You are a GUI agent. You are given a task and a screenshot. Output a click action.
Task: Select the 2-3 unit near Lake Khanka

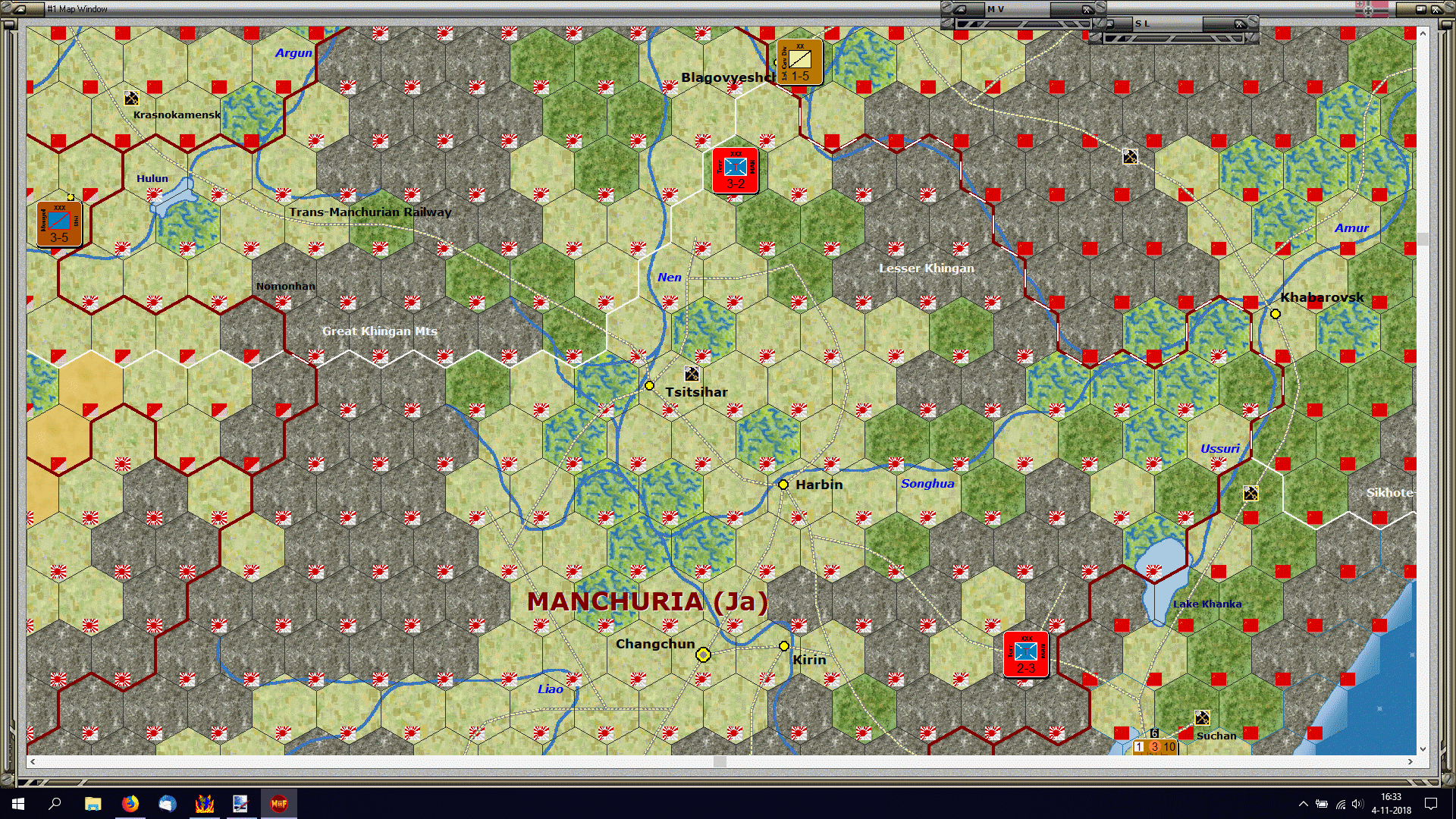[x=1025, y=654]
